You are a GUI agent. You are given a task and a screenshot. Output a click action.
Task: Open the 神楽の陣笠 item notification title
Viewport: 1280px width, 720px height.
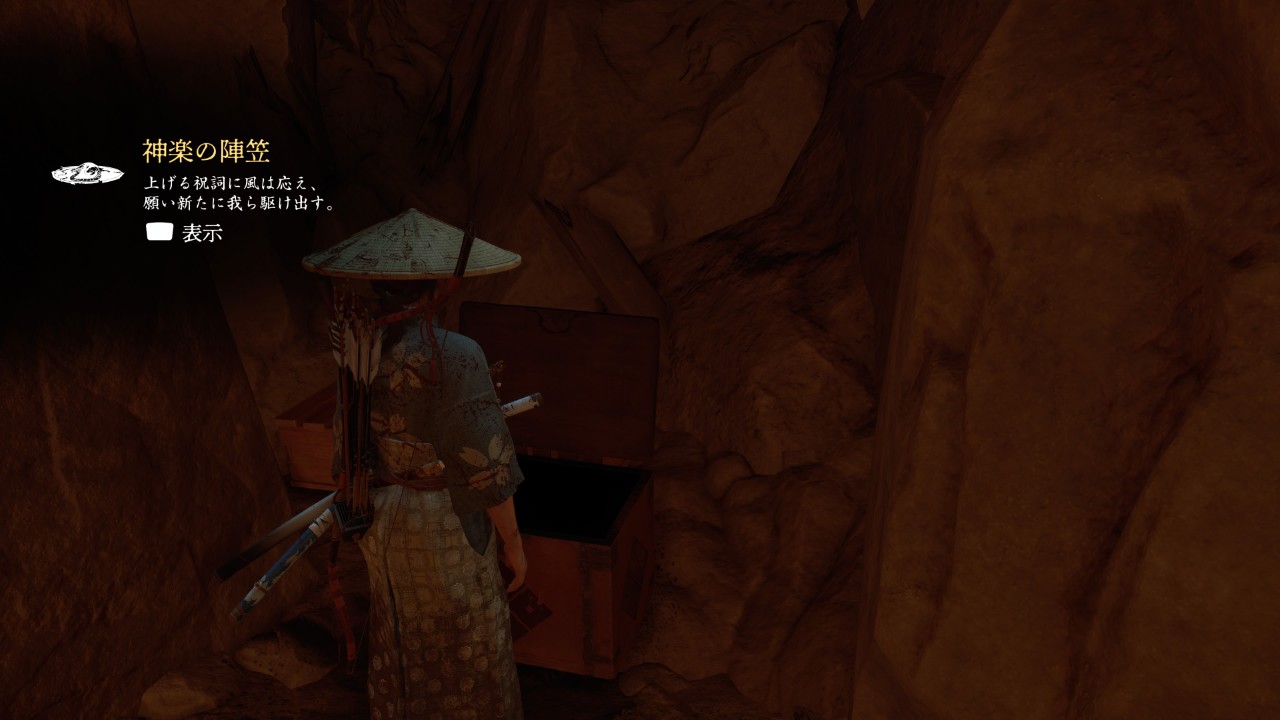[206, 152]
